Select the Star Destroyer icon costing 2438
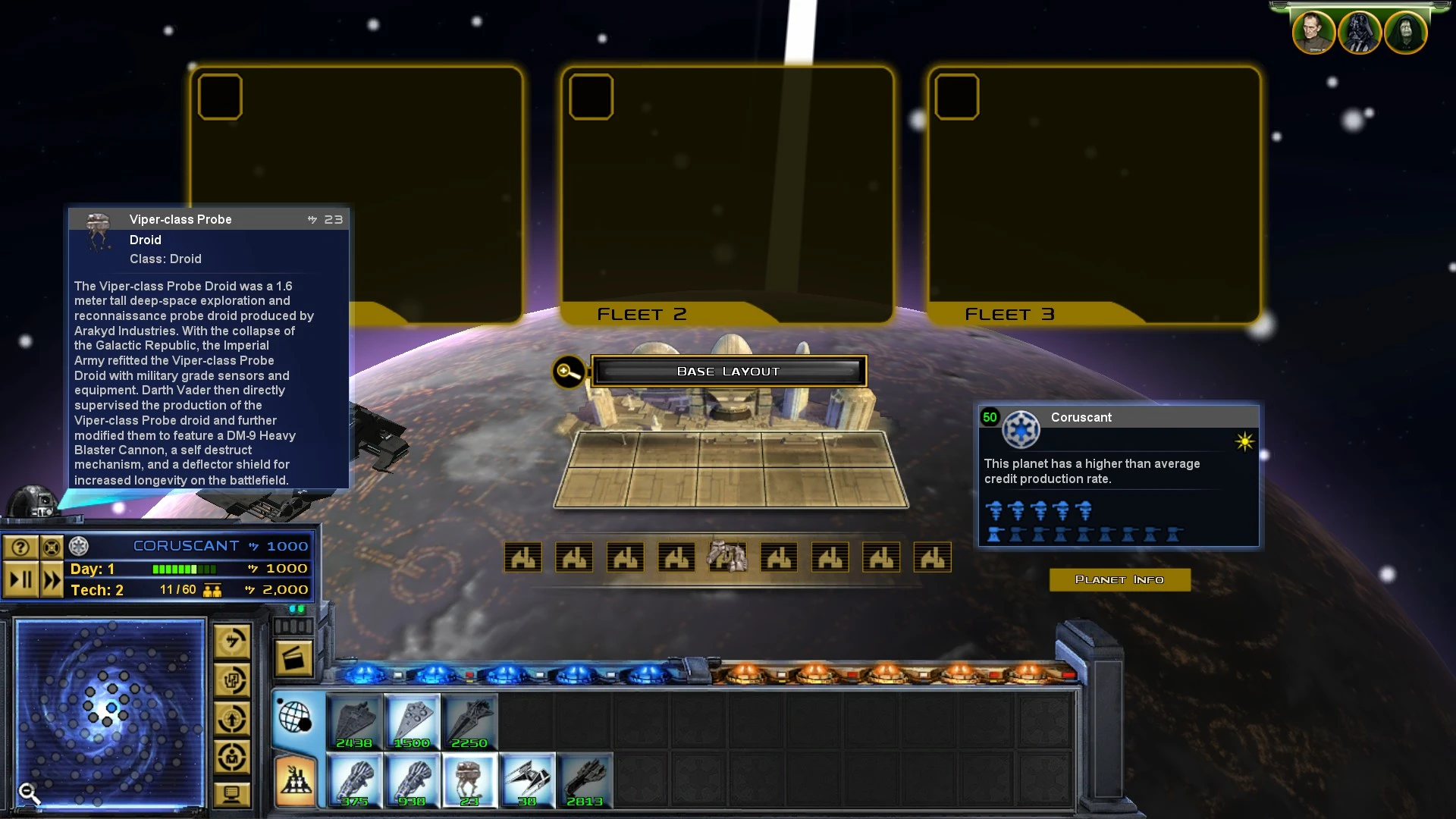 pyautogui.click(x=355, y=720)
